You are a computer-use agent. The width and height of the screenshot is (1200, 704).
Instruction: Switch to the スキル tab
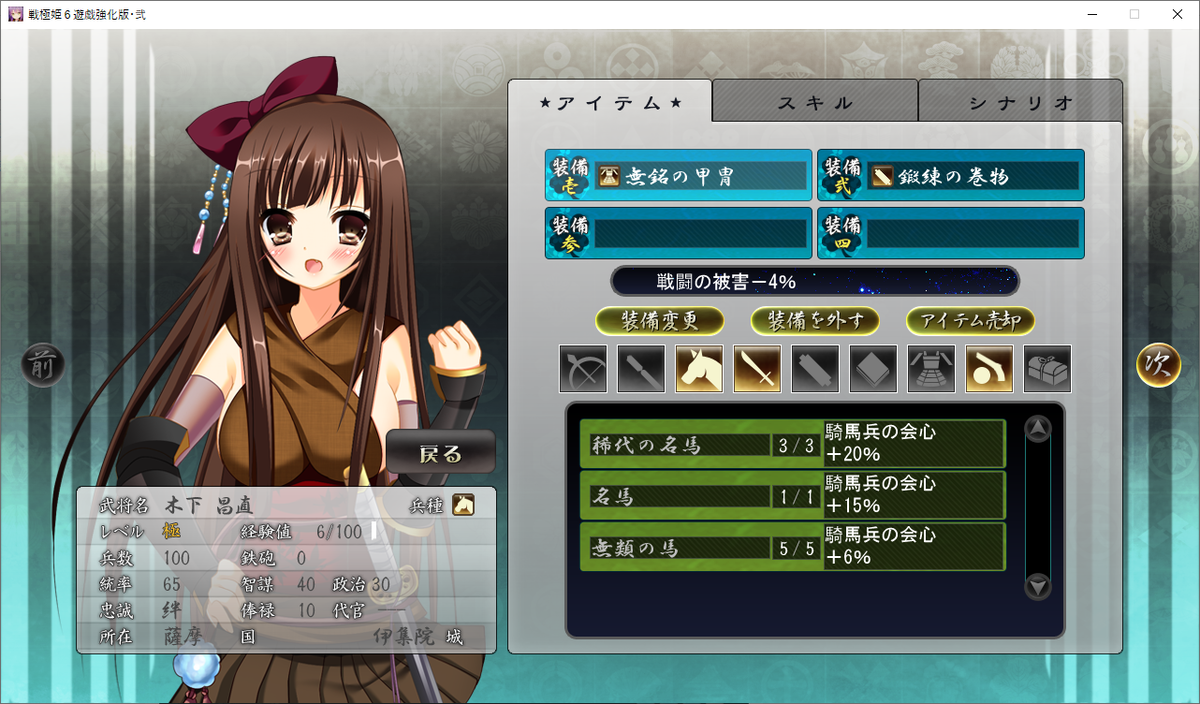pyautogui.click(x=815, y=102)
